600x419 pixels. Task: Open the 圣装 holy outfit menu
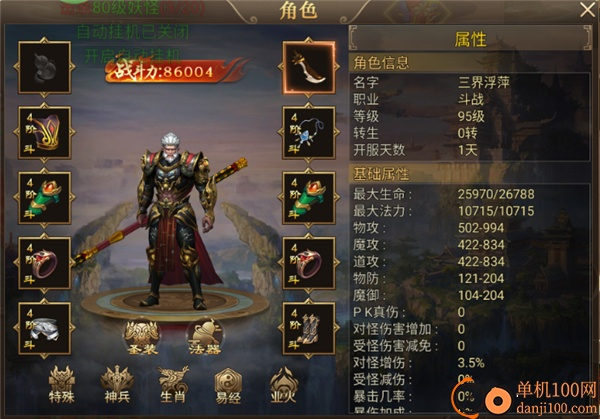coord(142,338)
